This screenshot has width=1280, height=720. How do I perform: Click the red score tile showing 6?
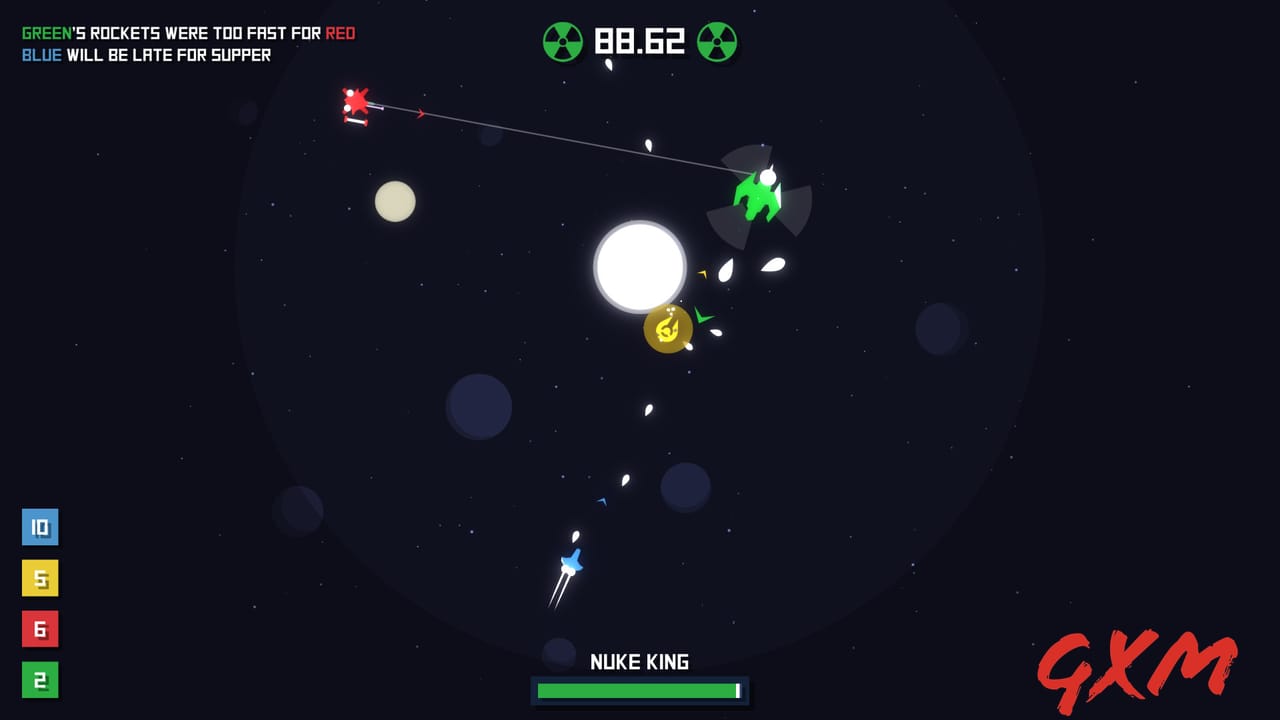[40, 630]
